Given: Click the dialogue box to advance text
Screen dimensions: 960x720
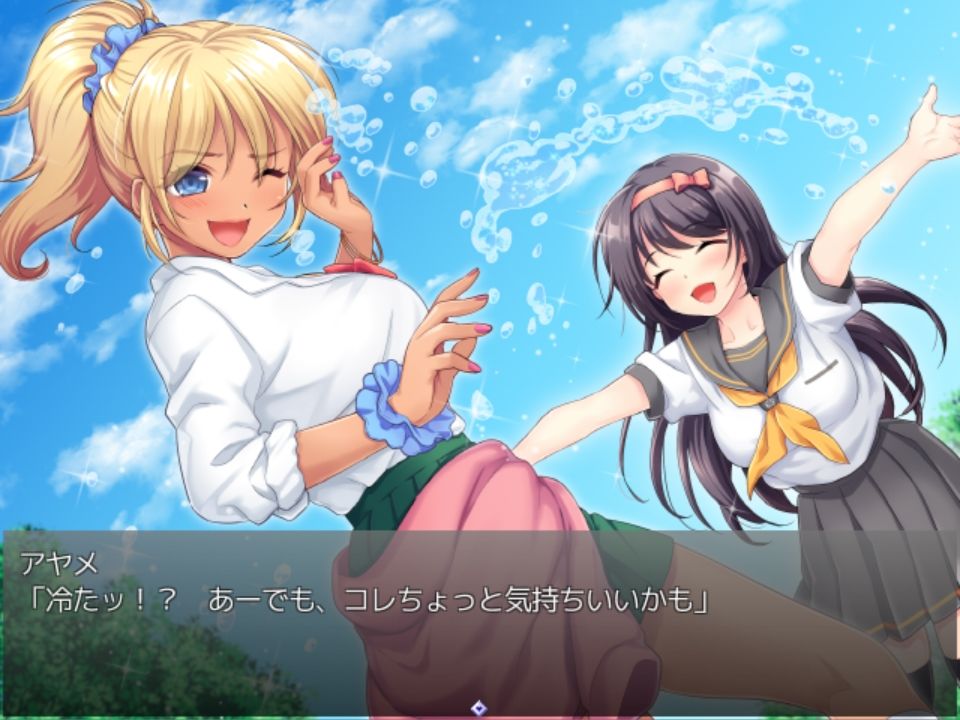Looking at the screenshot, I should [x=480, y=620].
